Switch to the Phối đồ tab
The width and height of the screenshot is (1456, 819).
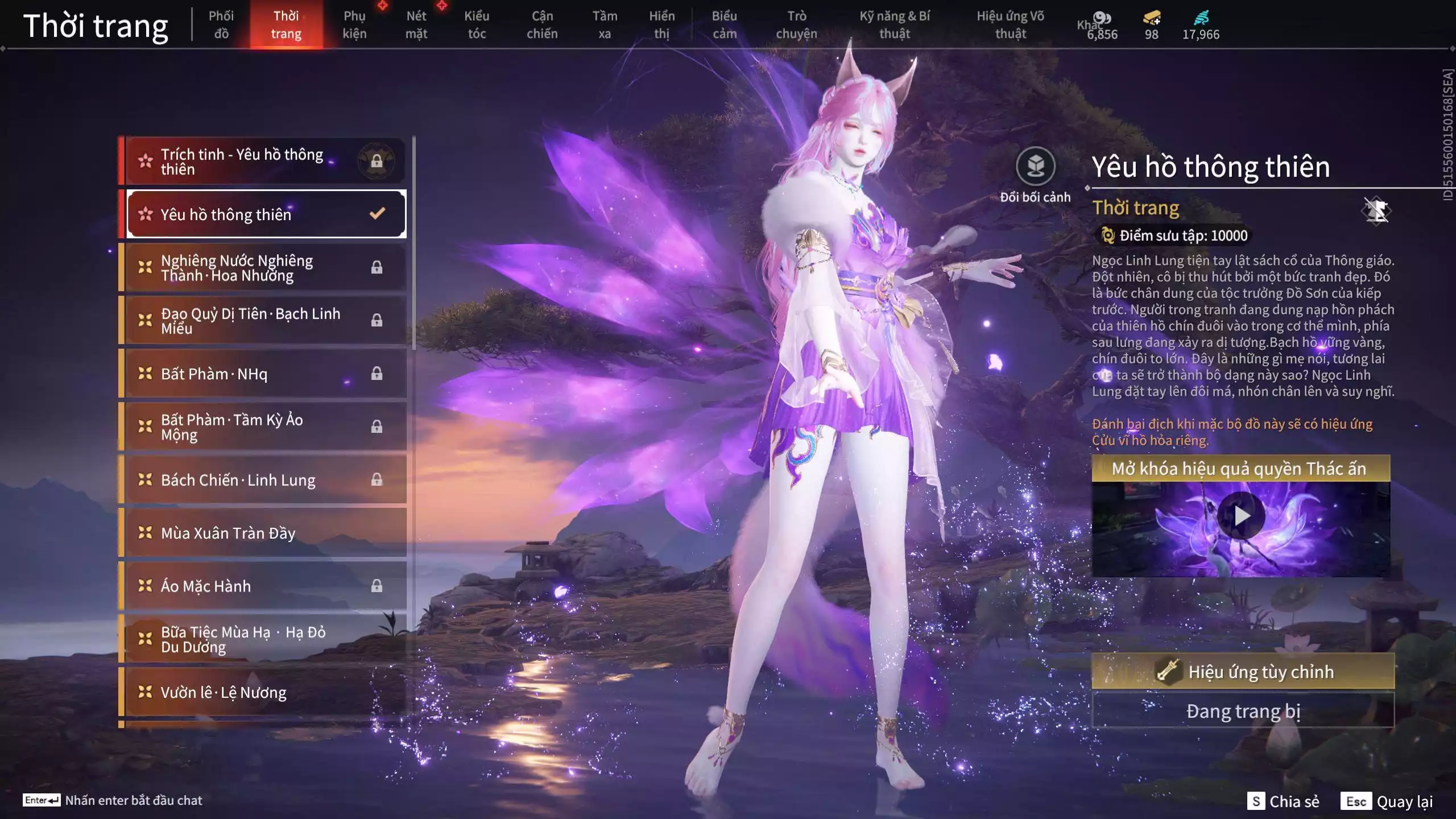tap(221, 25)
